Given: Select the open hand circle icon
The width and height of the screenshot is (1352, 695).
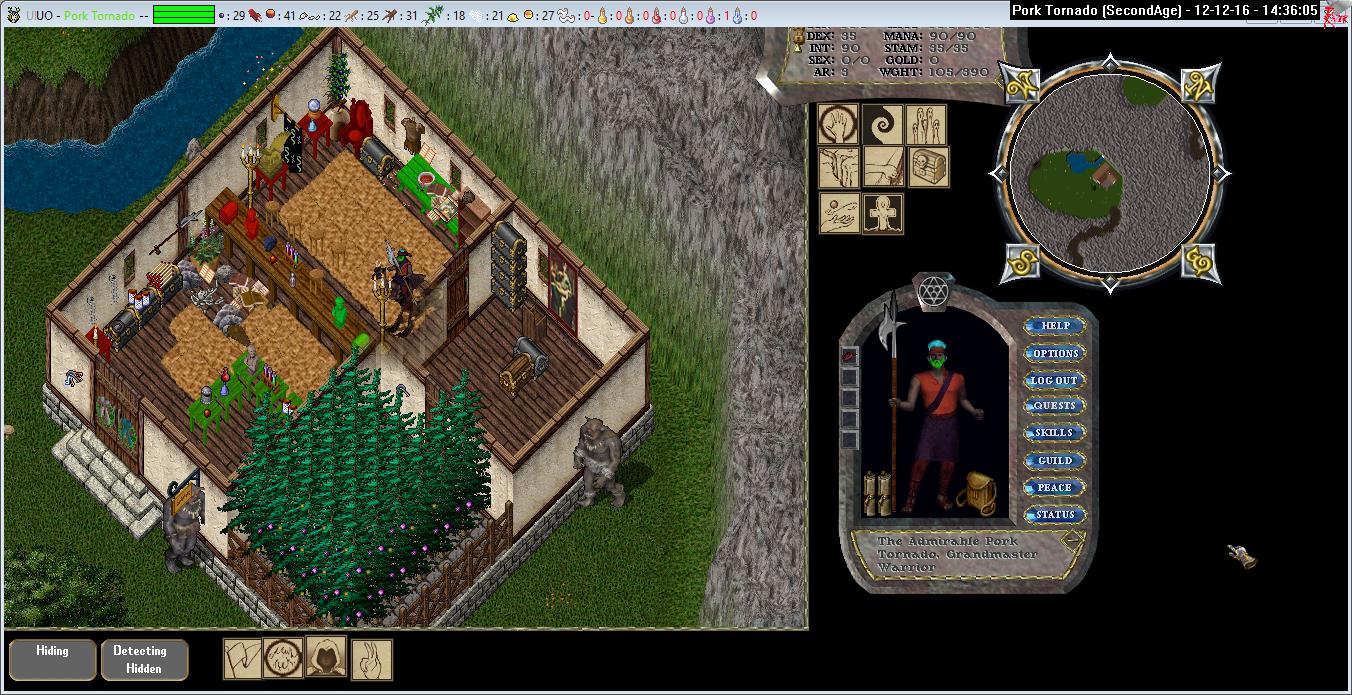Looking at the screenshot, I should (838, 124).
